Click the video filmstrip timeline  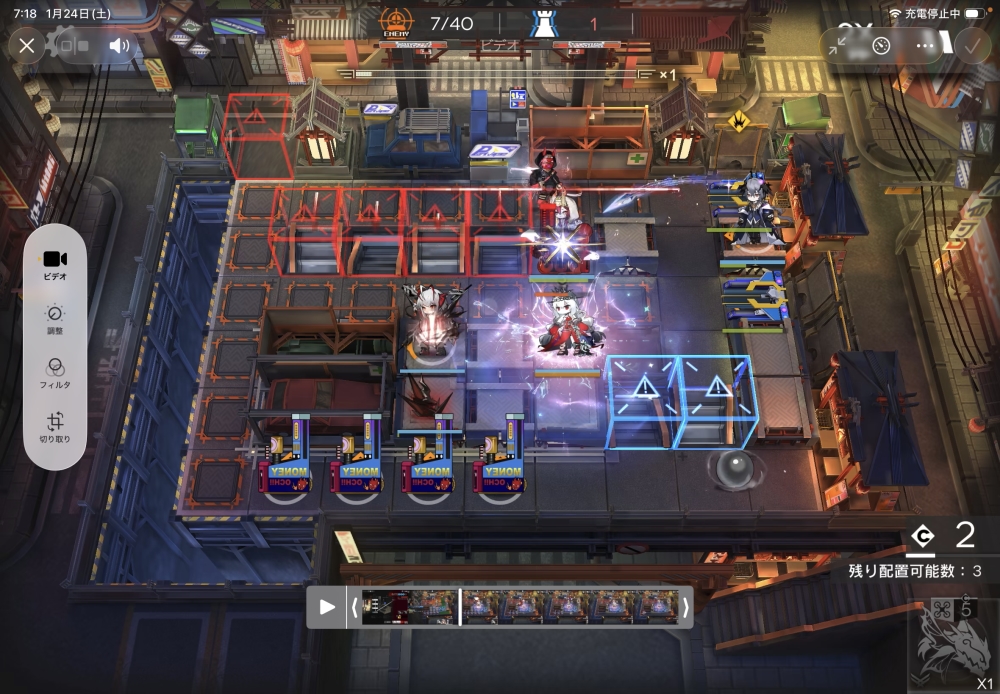pyautogui.click(x=520, y=607)
